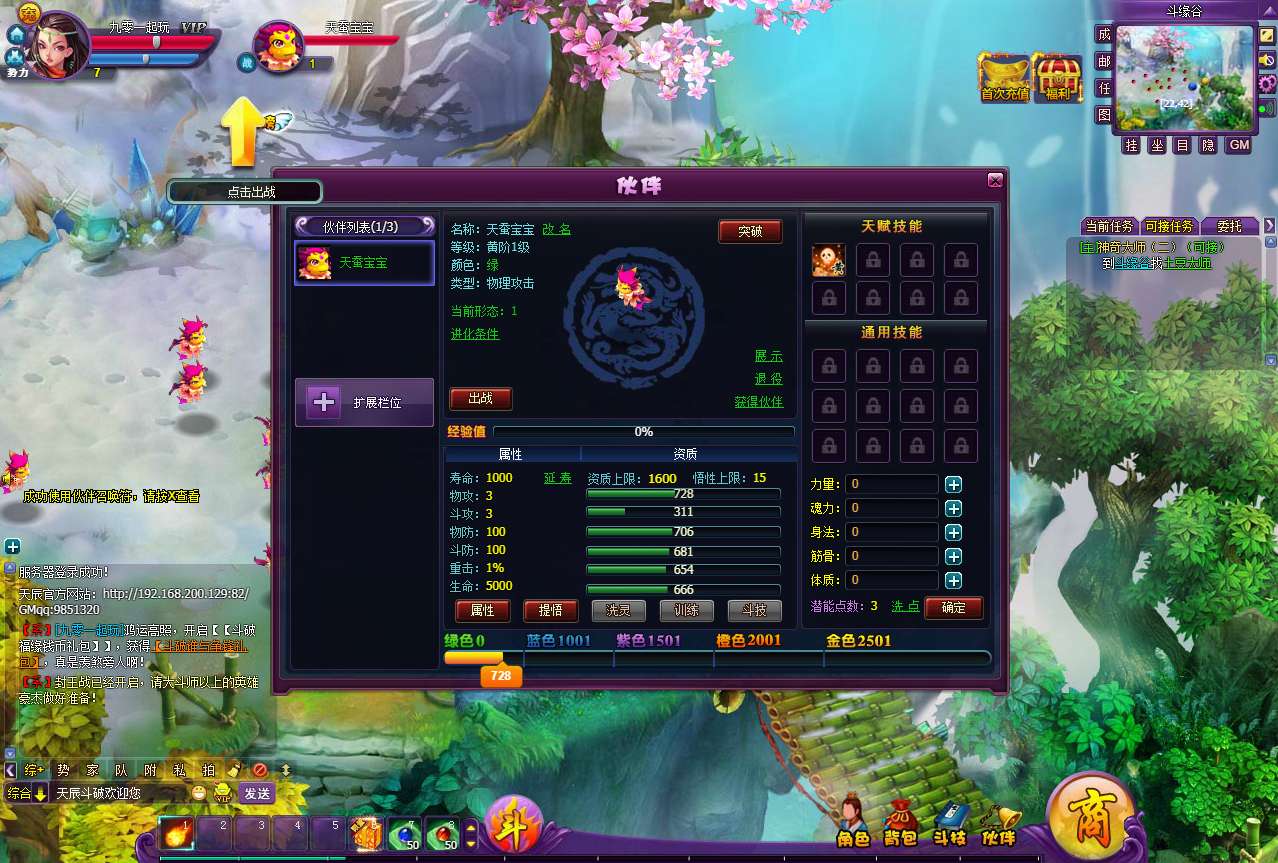The image size is (1278, 863).
Task: Switch to the 提悟 tab button
Action: [x=550, y=610]
